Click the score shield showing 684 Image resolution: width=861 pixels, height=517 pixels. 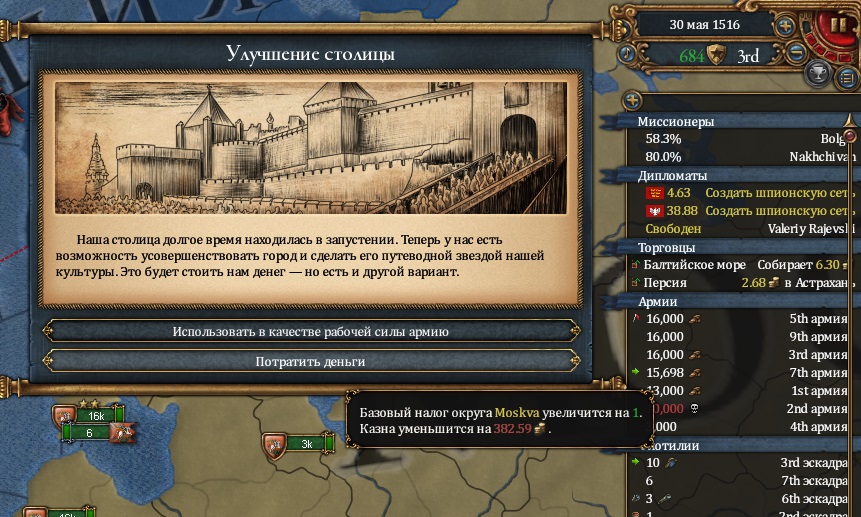click(715, 55)
